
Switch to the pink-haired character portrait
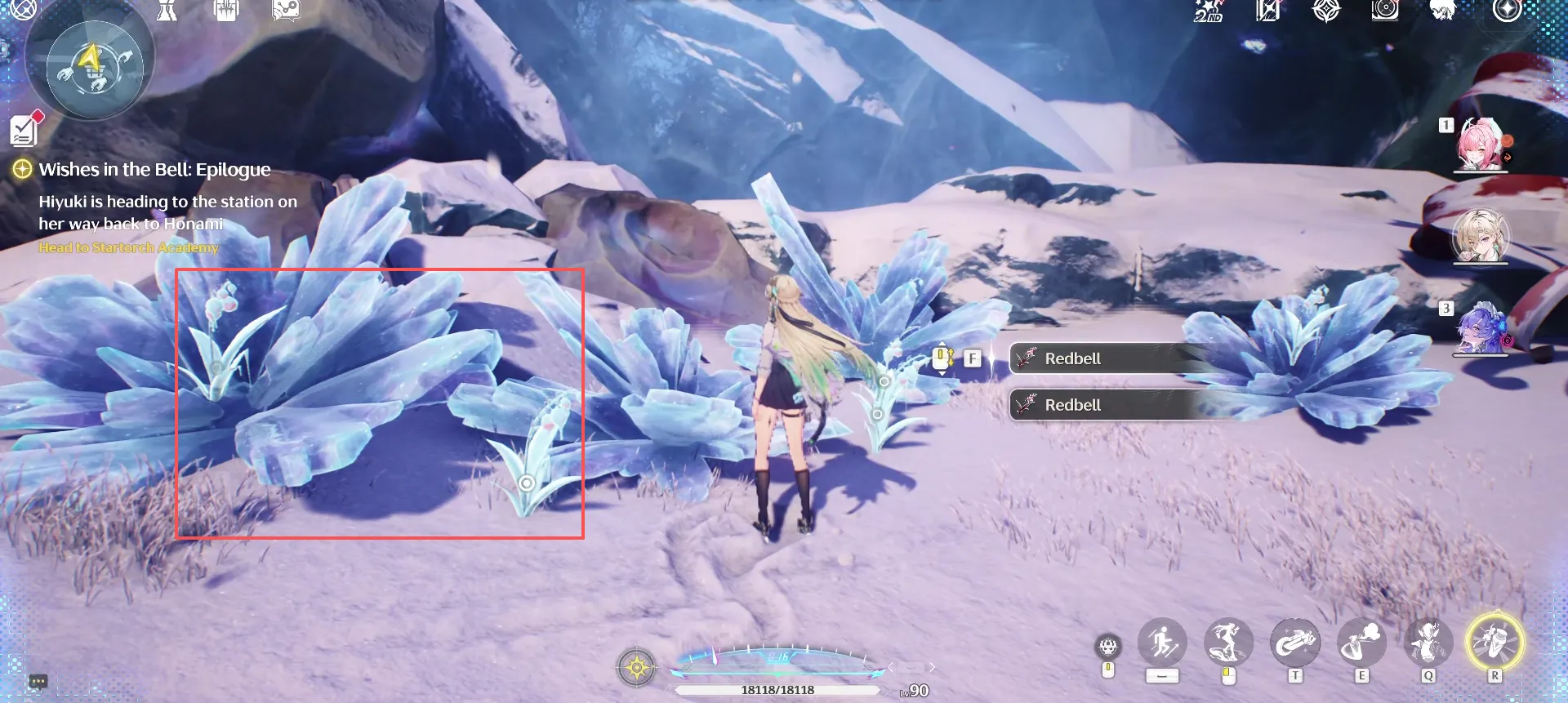pyautogui.click(x=1480, y=145)
